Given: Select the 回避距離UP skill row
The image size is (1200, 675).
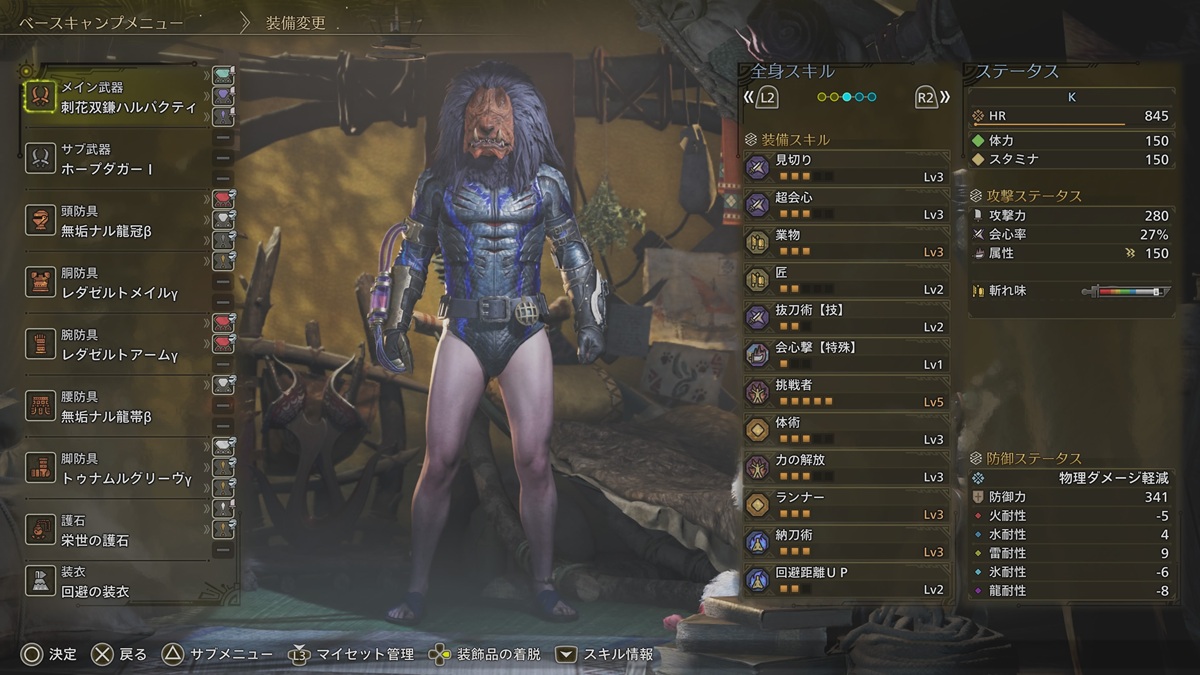Looking at the screenshot, I should pyautogui.click(x=845, y=580).
